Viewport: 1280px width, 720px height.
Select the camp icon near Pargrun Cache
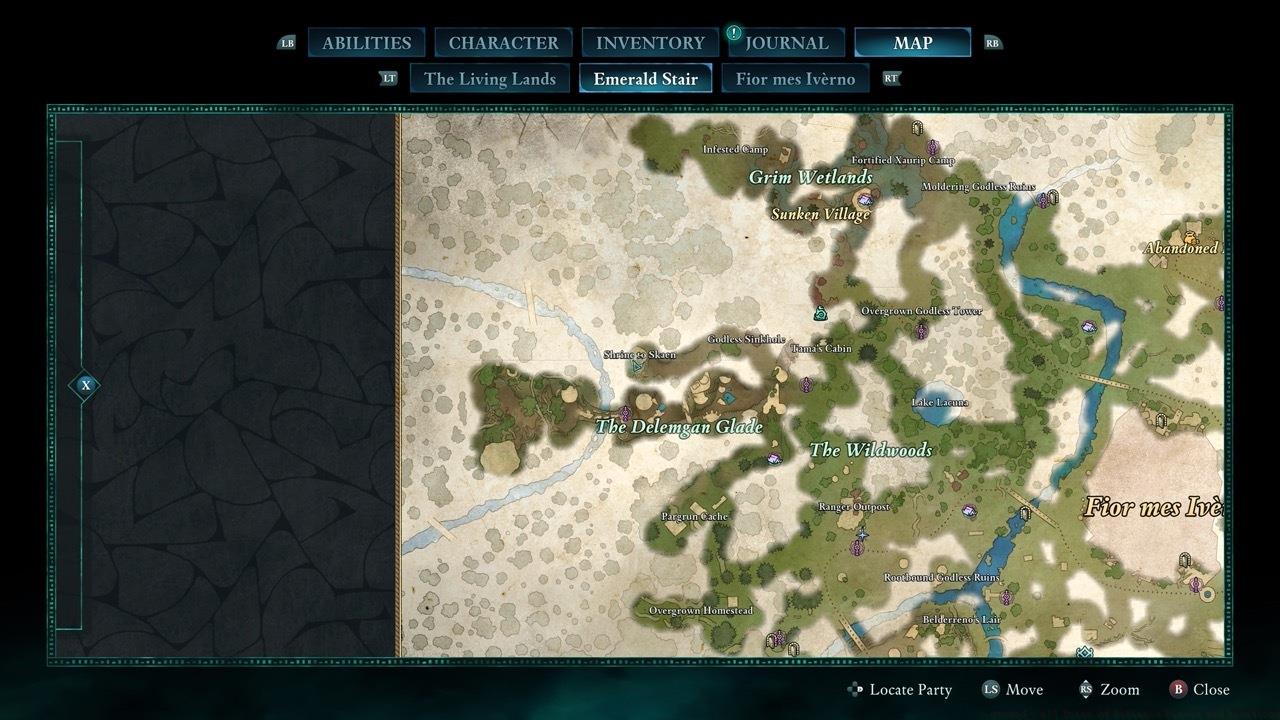click(x=775, y=458)
